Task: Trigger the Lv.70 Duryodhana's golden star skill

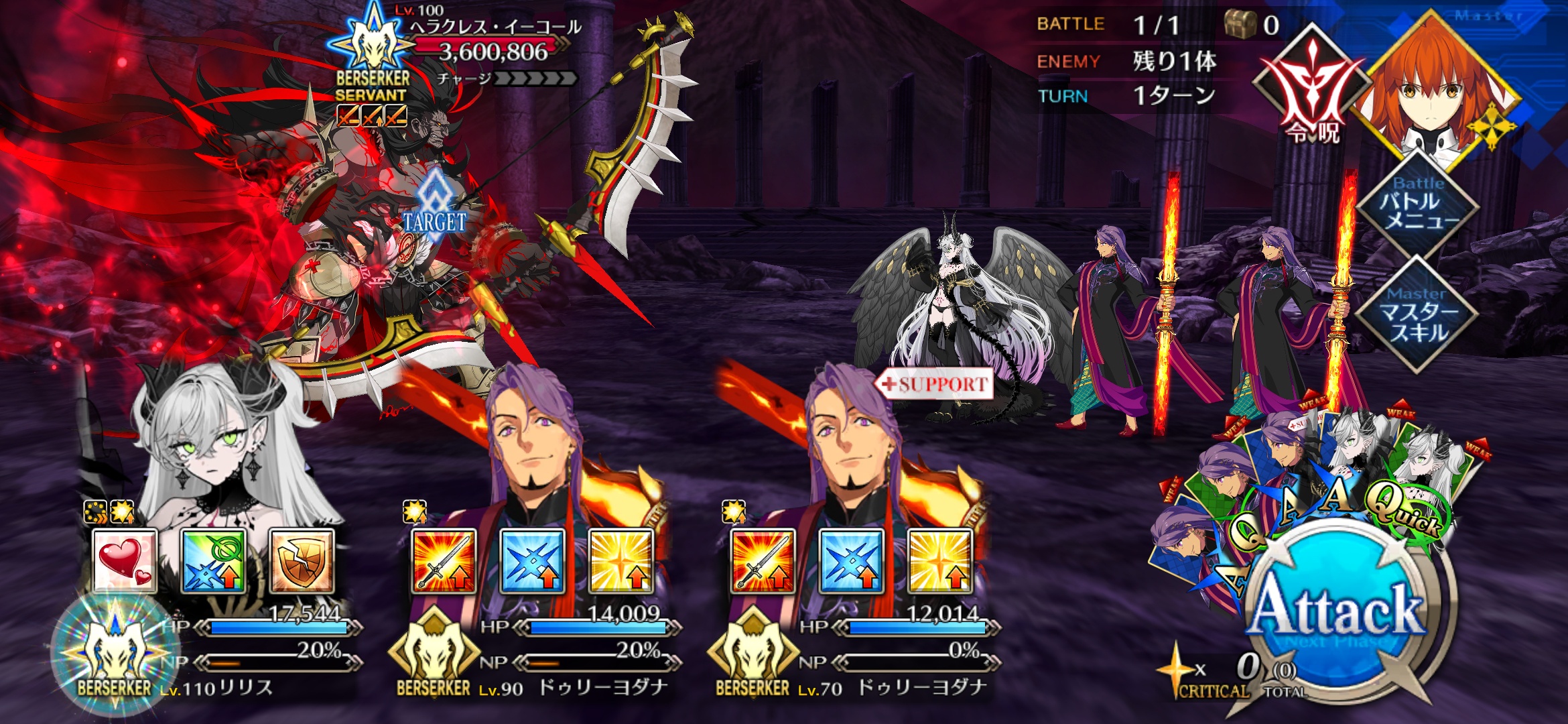Action: (x=939, y=560)
